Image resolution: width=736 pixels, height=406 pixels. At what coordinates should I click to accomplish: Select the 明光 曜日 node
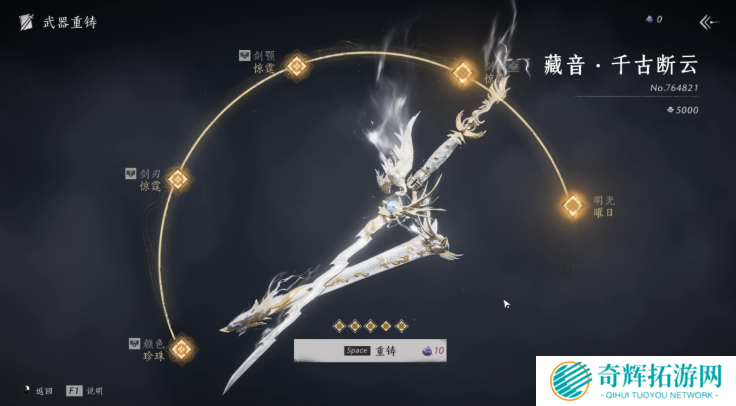point(572,206)
